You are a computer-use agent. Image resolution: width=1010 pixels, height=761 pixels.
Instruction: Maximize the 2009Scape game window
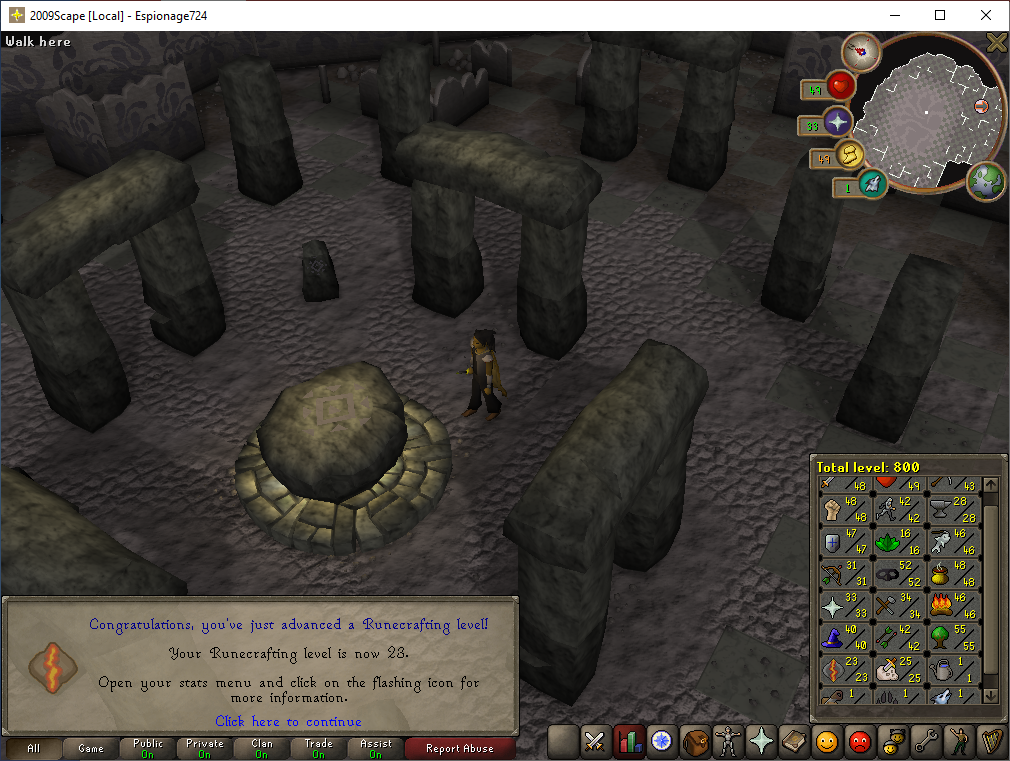pos(940,15)
